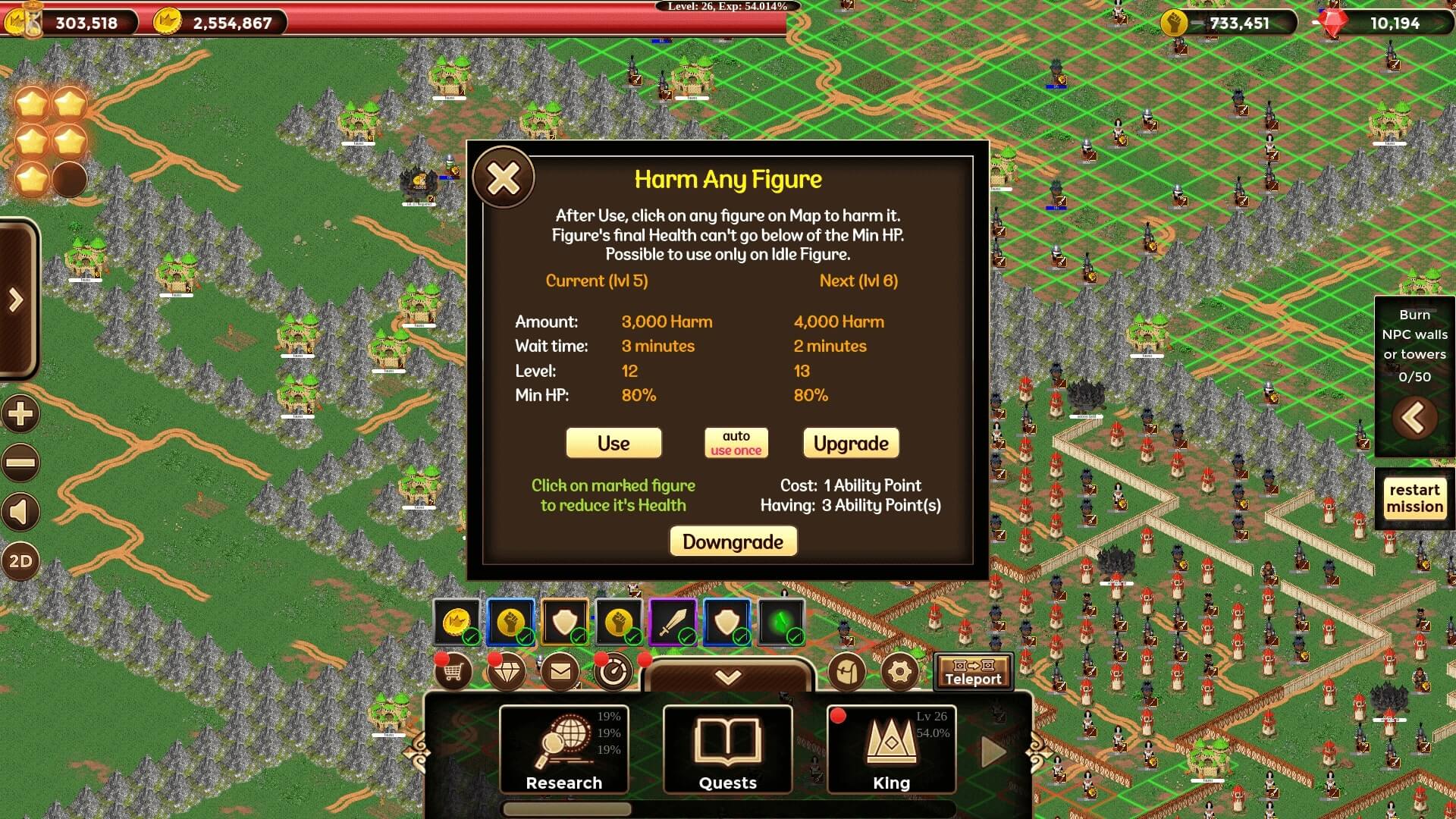Toggle the auto use once option

tap(736, 443)
